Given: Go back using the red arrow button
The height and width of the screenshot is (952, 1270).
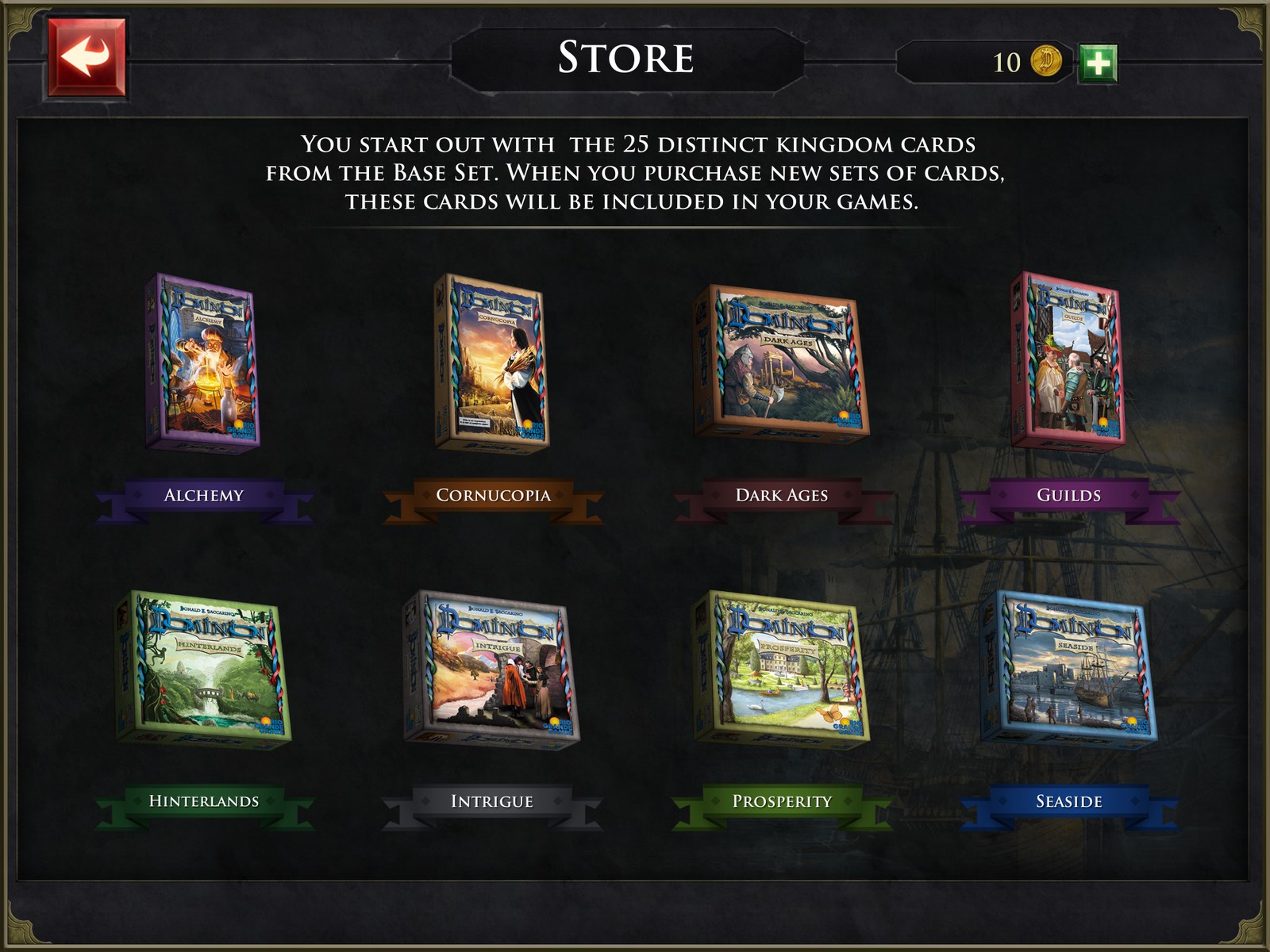Looking at the screenshot, I should pyautogui.click(x=87, y=58).
